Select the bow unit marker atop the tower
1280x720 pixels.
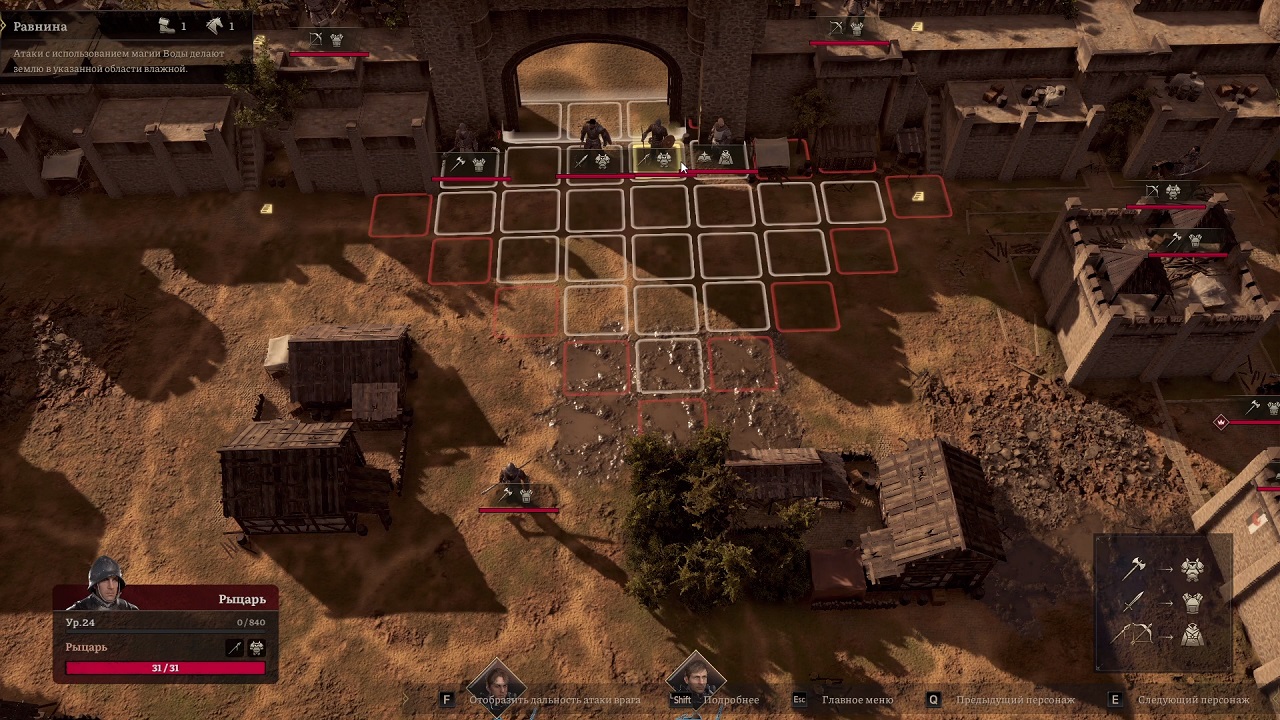[1163, 192]
